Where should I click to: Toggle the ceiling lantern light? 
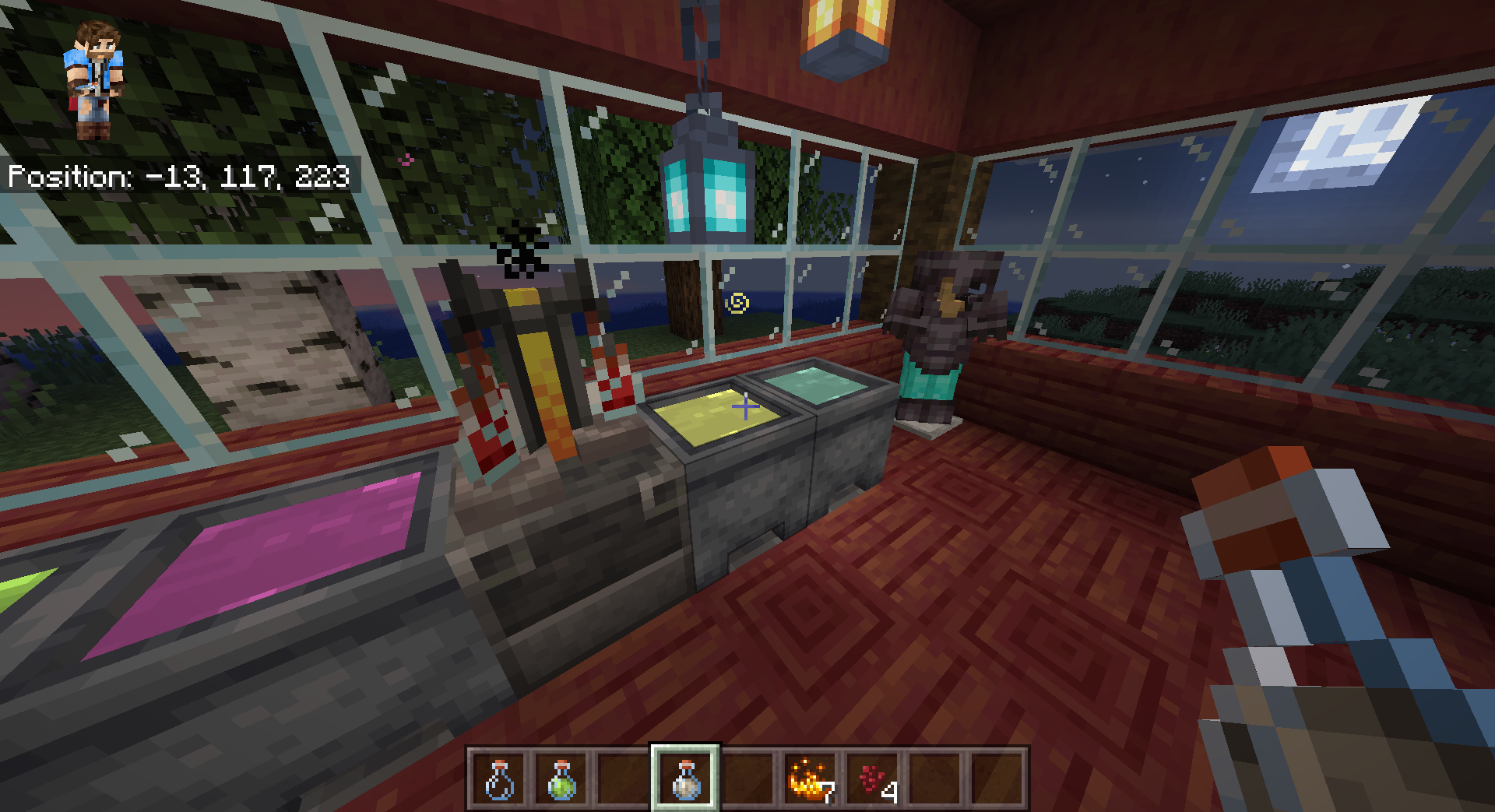(x=845, y=35)
